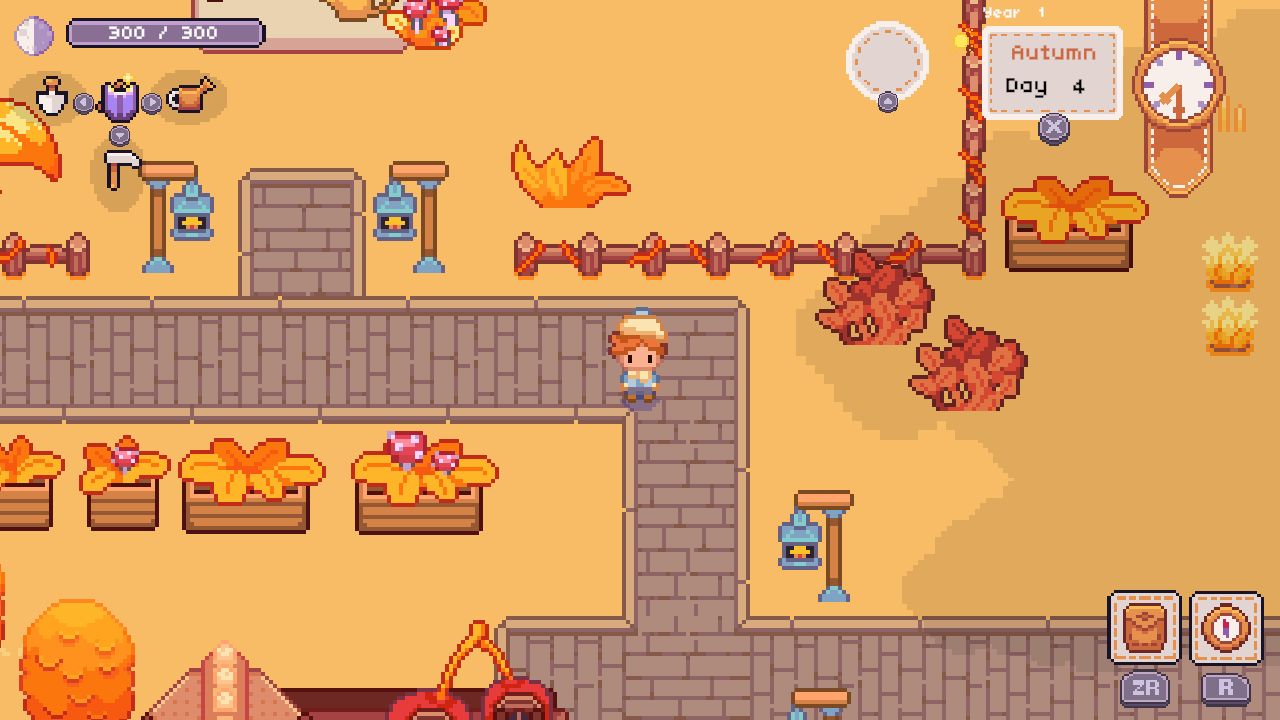This screenshot has height=720, width=1280.
Task: Open the Autumn Day 4 calendar panel
Action: 1052,70
